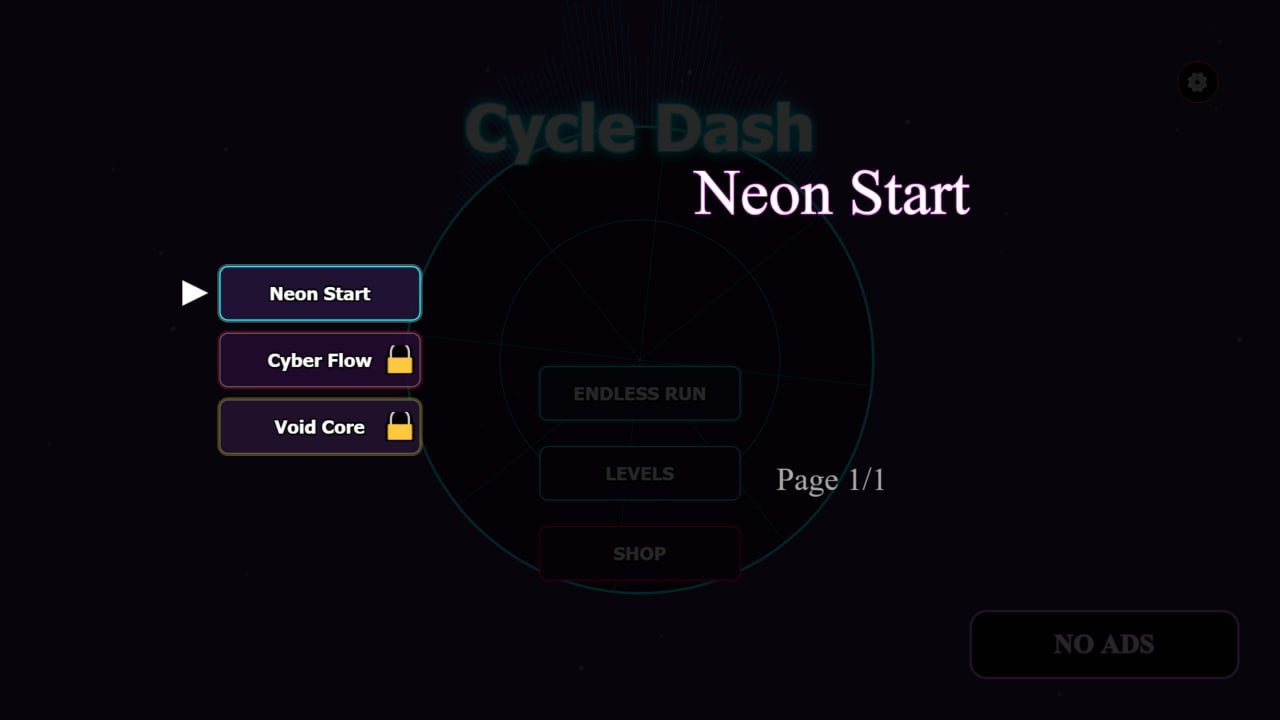Click the glowing Cycle Dash title
The height and width of the screenshot is (720, 1280).
pos(638,127)
